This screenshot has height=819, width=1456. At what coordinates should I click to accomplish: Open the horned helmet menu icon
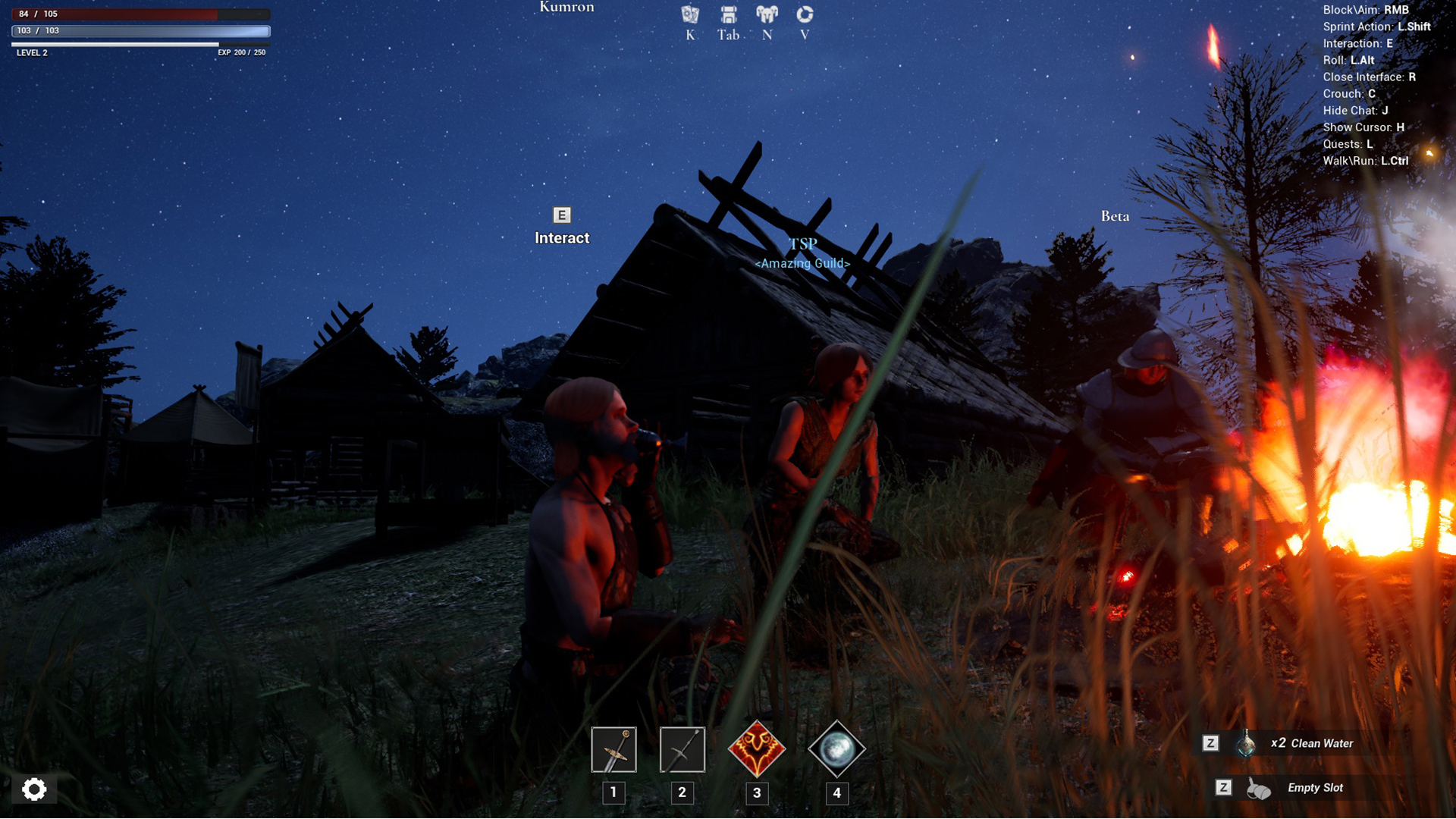click(767, 14)
